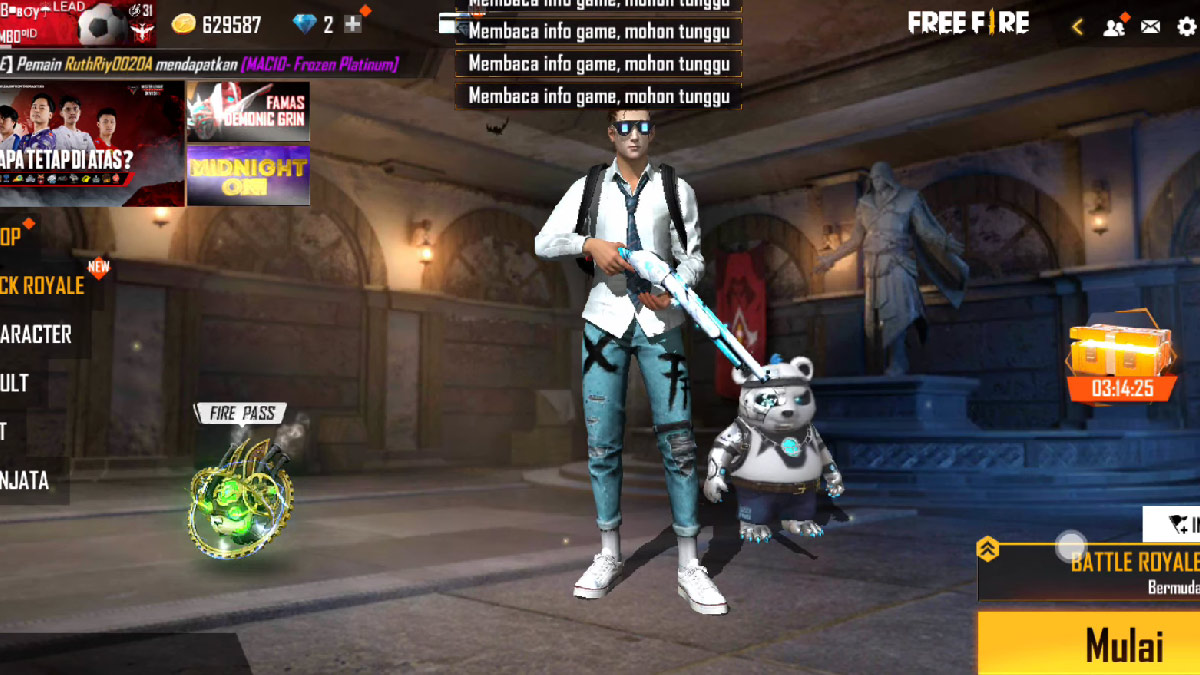The image size is (1200, 675).
Task: Open the Fire Pass badge
Action: (x=241, y=490)
